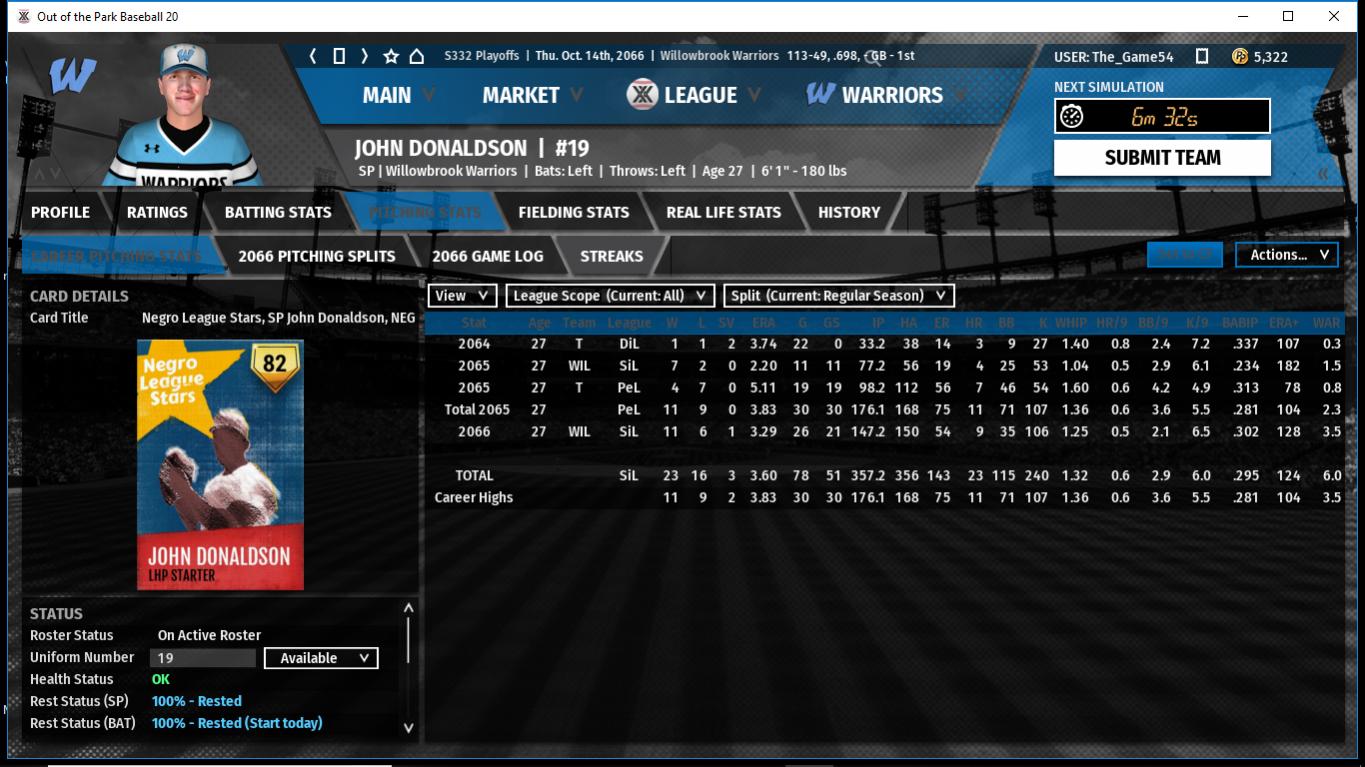Switch to the PROFILE tab
This screenshot has height=767, width=1365.
tap(60, 212)
